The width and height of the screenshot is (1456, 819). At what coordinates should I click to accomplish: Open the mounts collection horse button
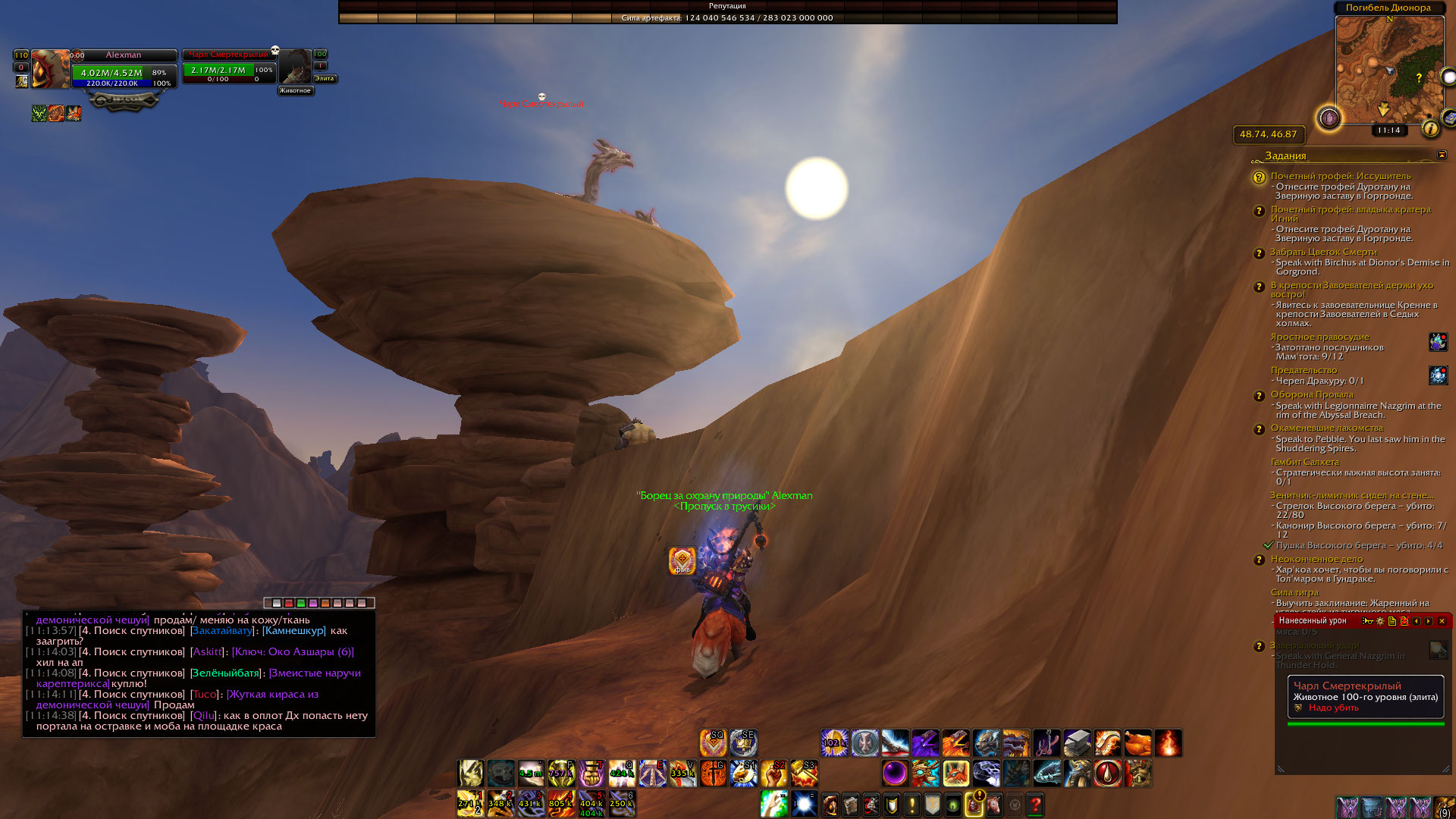(x=994, y=805)
